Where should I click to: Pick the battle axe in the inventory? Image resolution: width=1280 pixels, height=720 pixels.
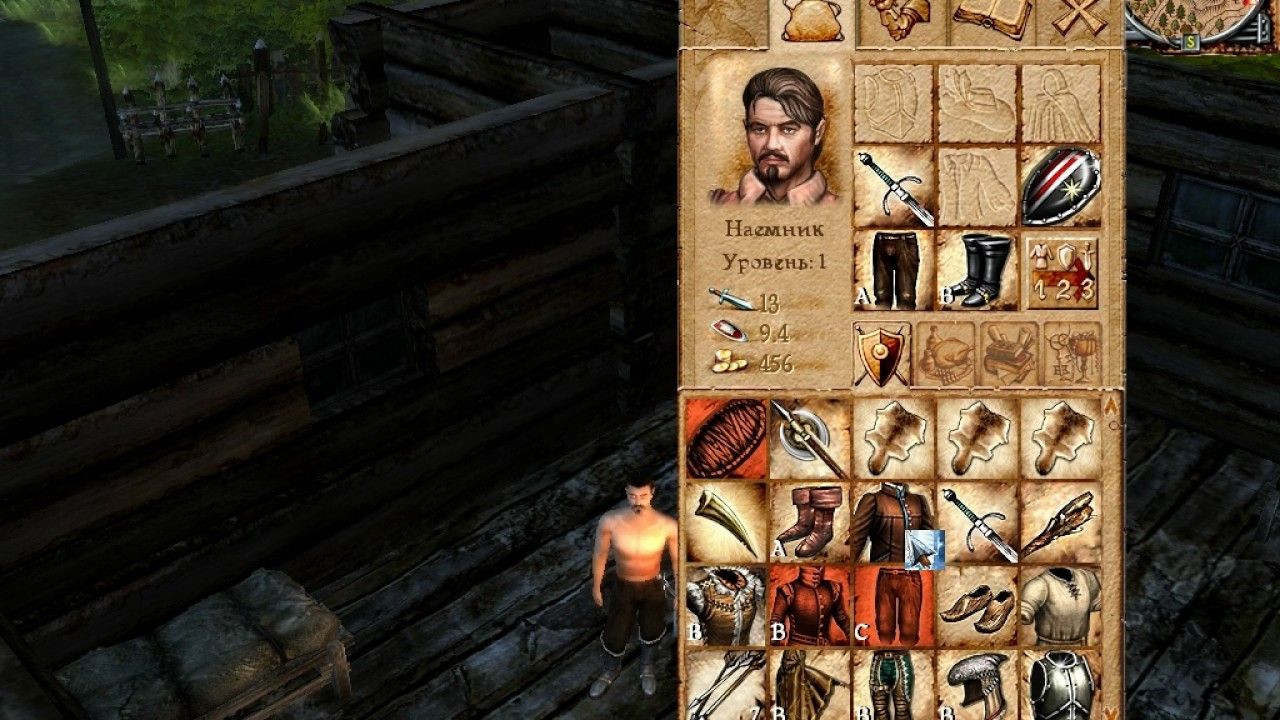point(810,438)
